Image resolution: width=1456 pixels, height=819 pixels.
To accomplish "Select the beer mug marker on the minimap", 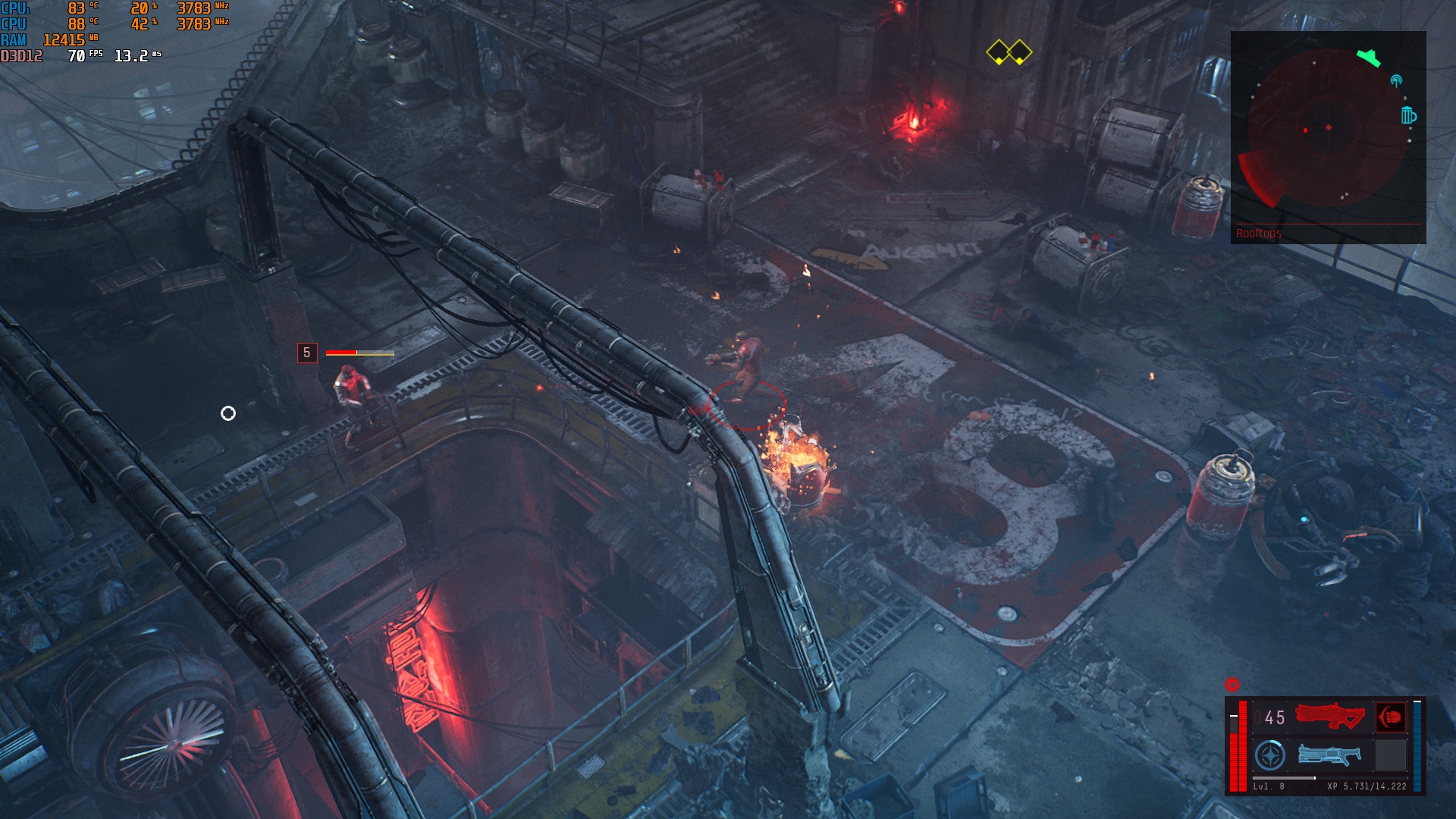I will (1408, 115).
